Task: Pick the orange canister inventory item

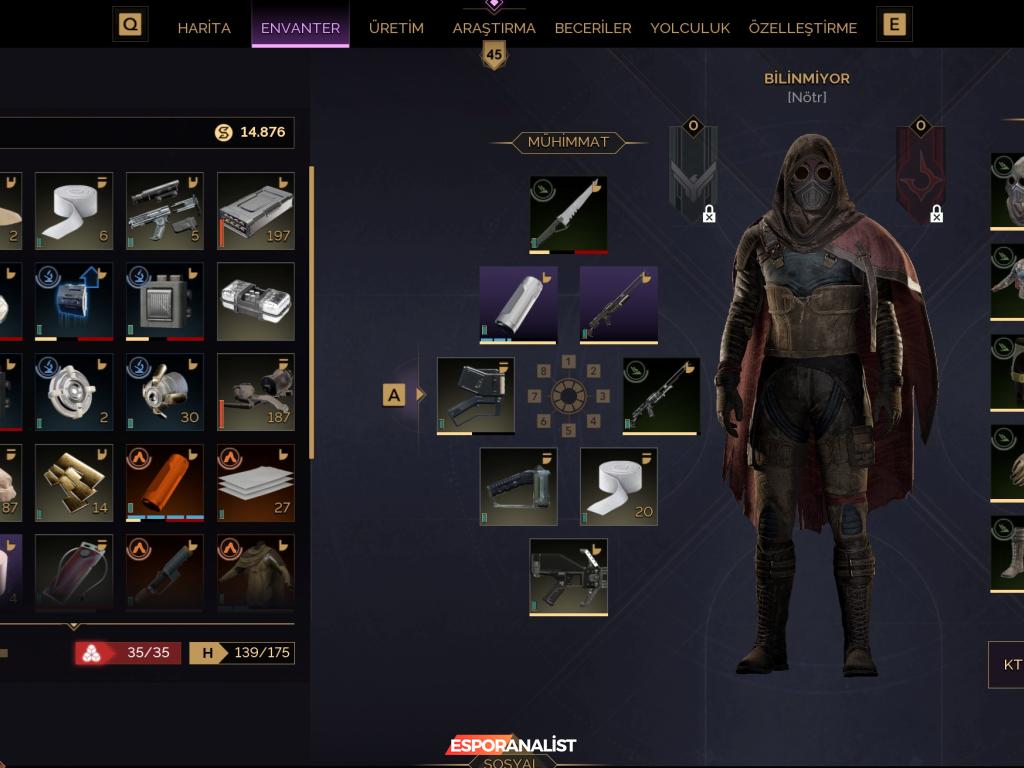Action: pos(165,483)
